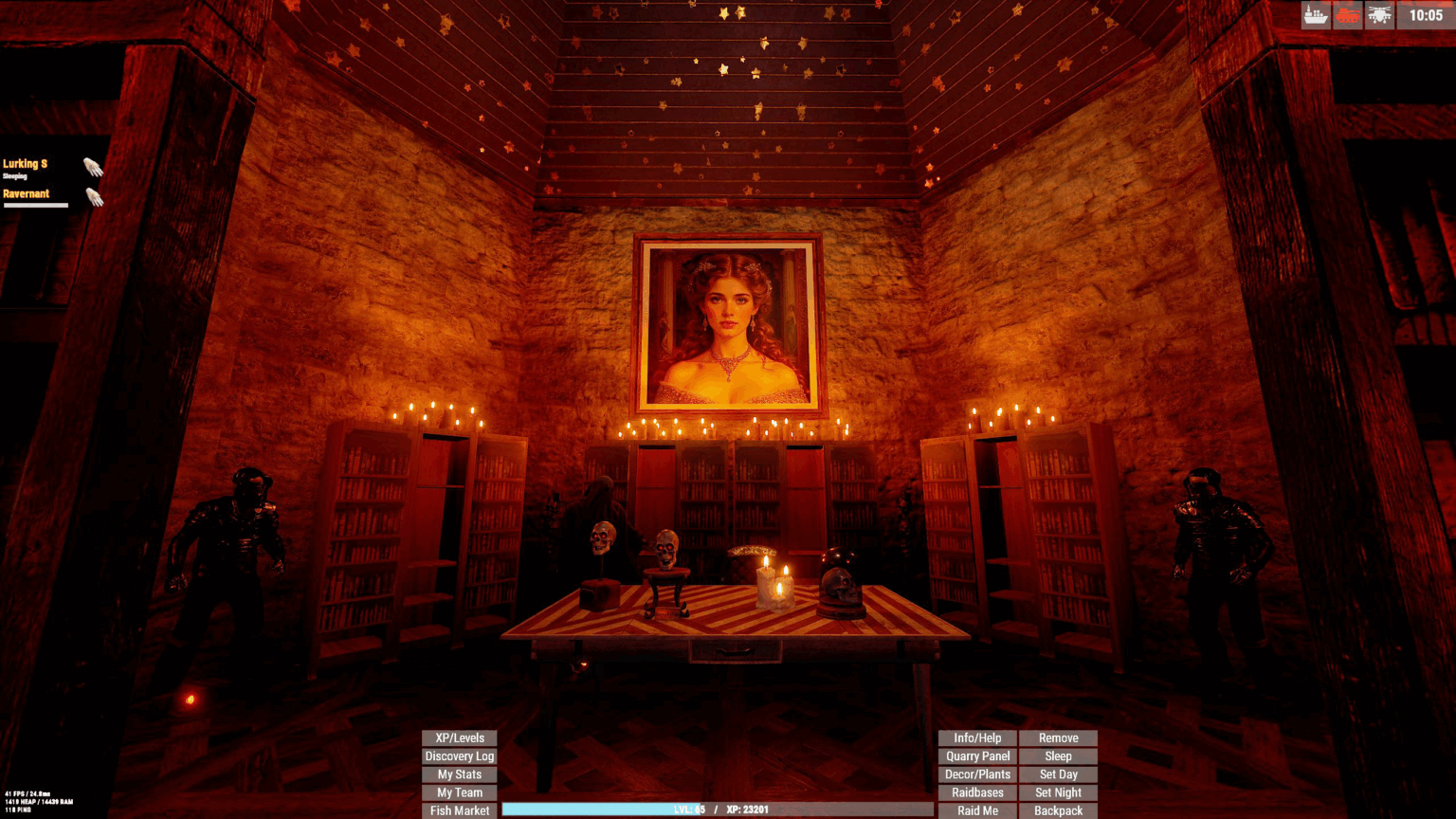View the Discovery Log
Screen dimensions: 1456x819
pyautogui.click(x=459, y=755)
